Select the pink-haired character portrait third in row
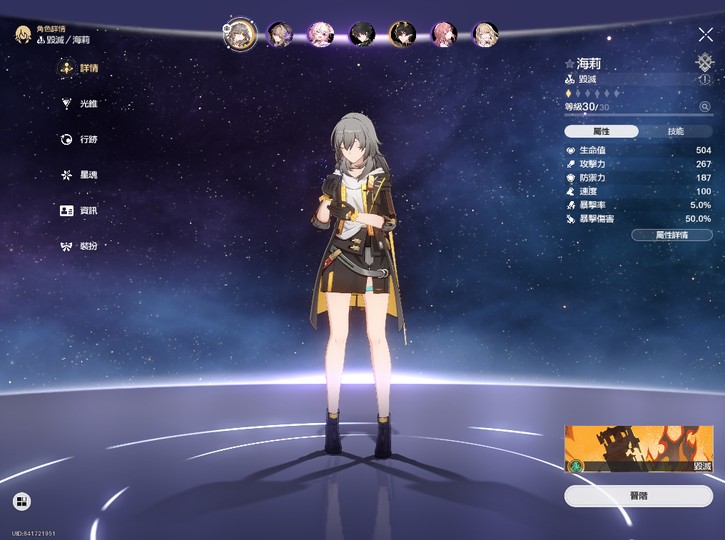Viewport: 725px width, 540px height. coord(321,35)
